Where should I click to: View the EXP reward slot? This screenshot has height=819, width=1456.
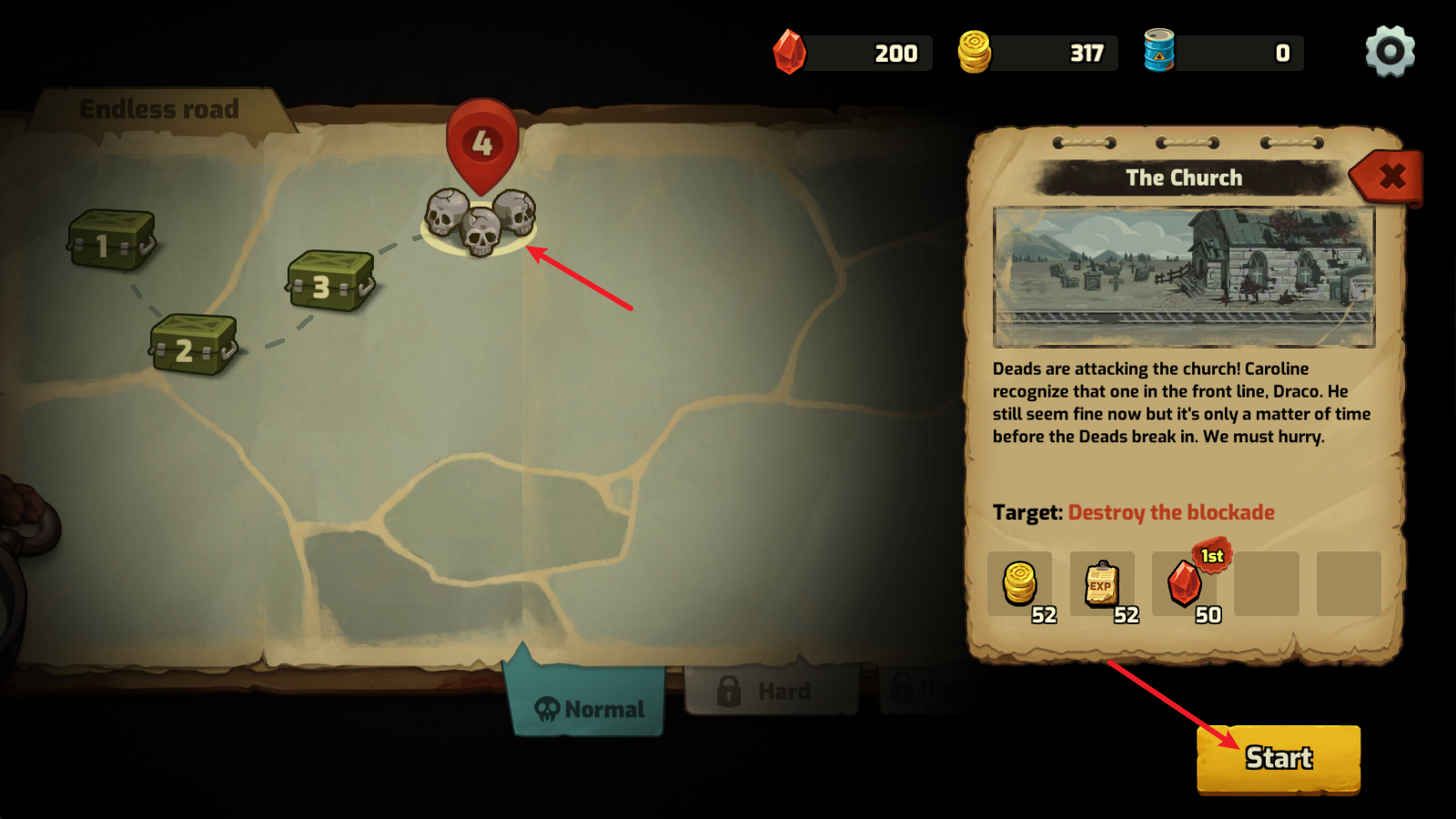point(1102,584)
